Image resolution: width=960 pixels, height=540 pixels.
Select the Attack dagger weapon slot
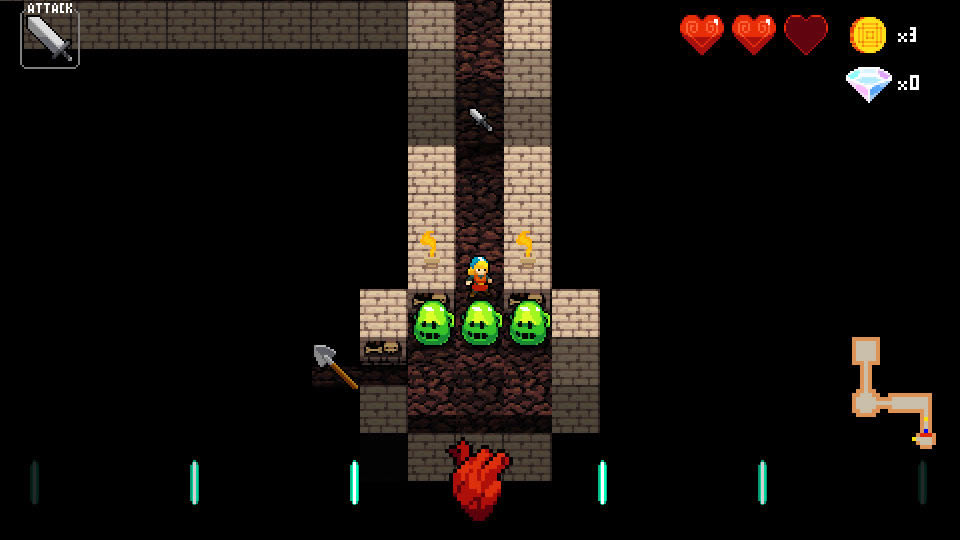click(49, 39)
